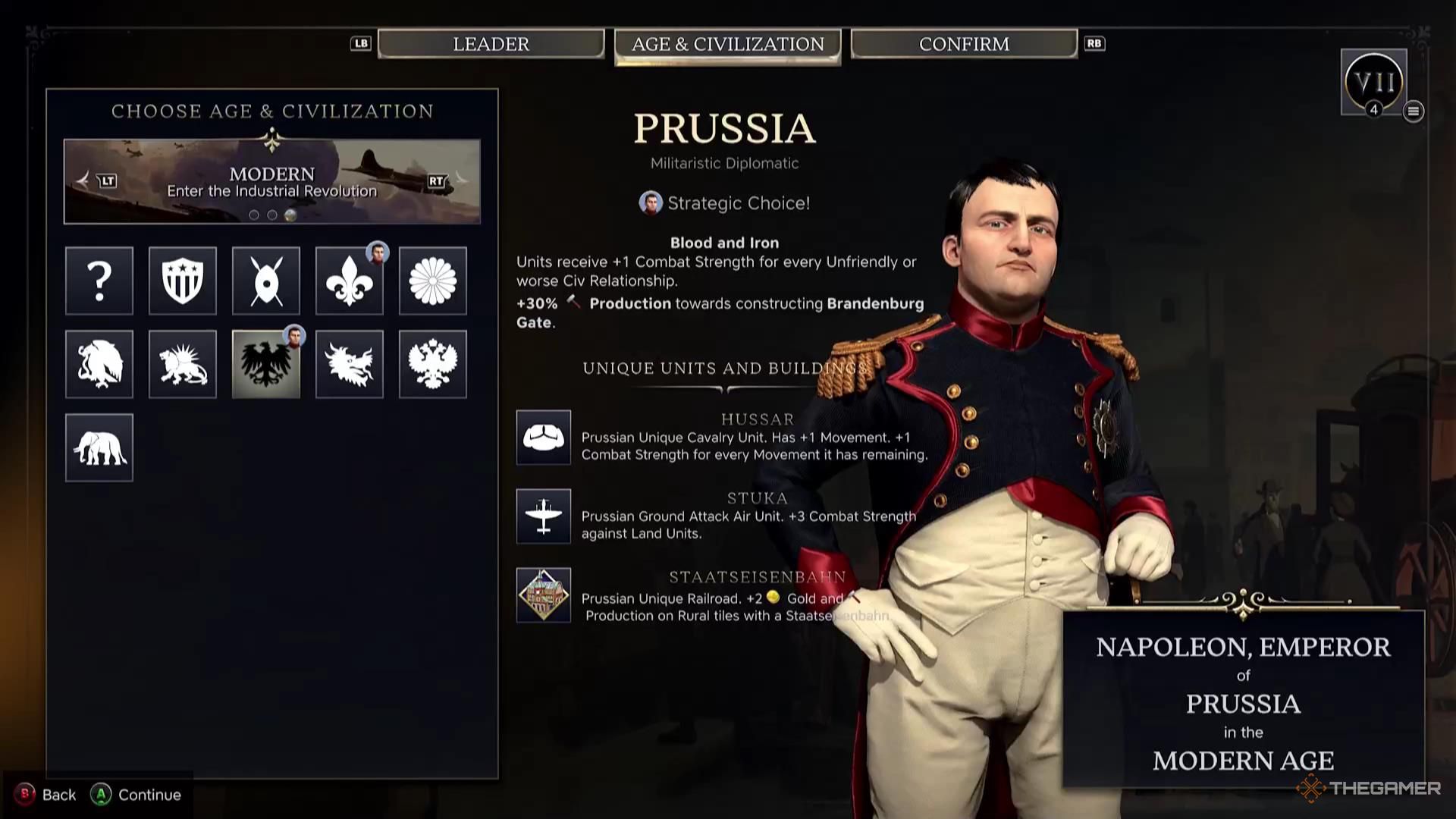
Task: Select the double-headed eagle civilization
Action: (x=433, y=364)
